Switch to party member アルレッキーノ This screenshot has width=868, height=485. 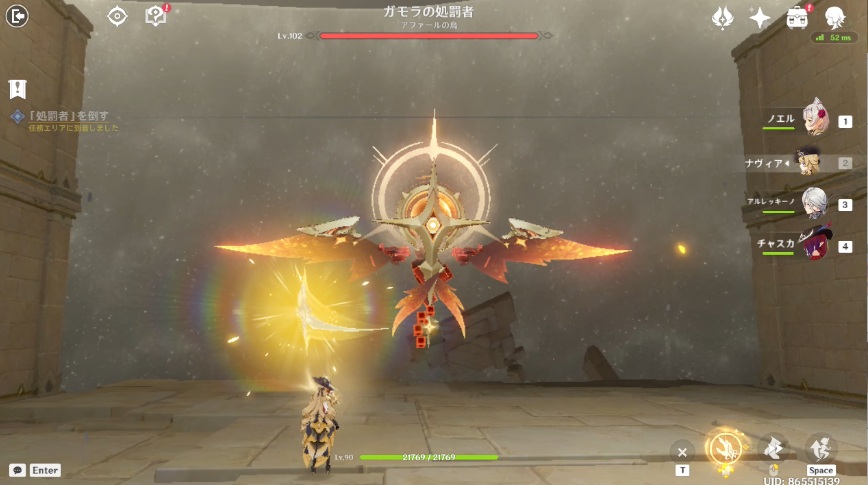click(x=815, y=203)
